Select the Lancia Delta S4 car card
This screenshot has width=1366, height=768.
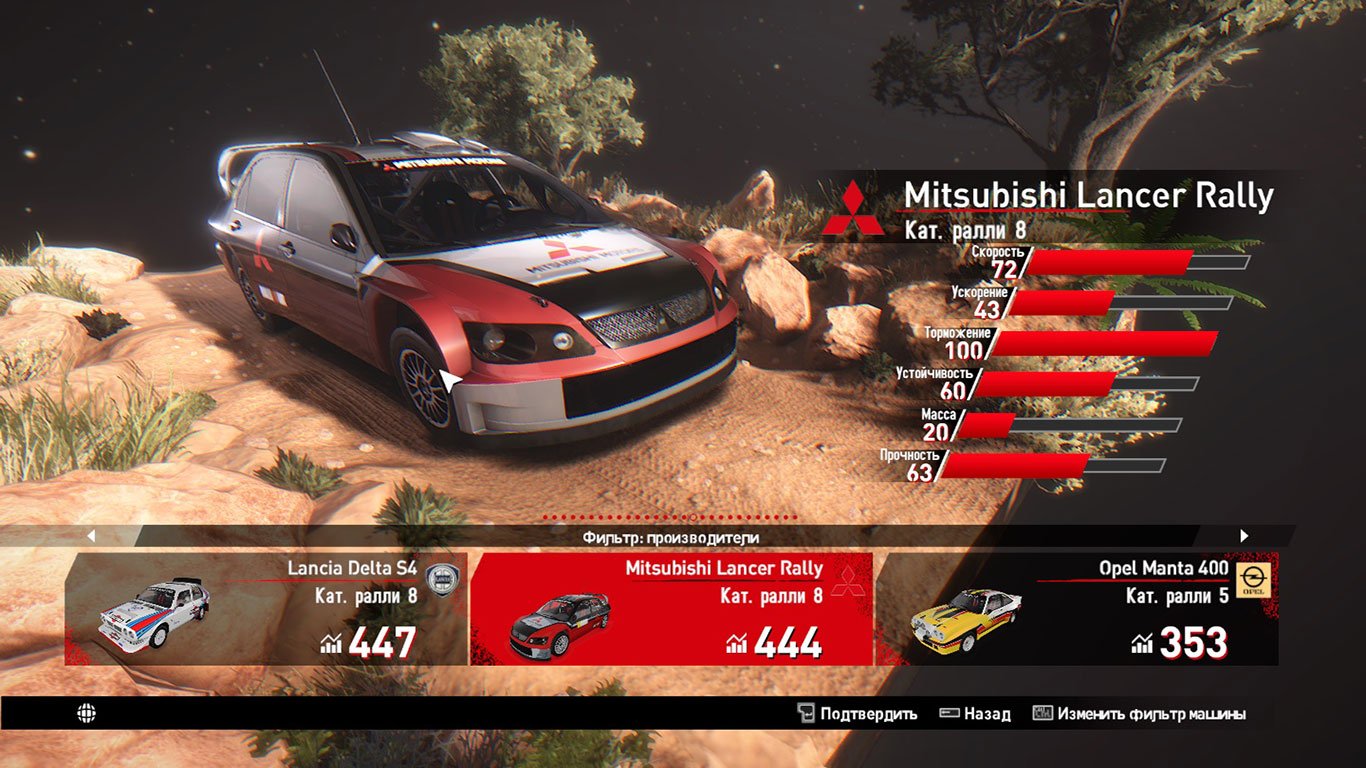point(266,608)
